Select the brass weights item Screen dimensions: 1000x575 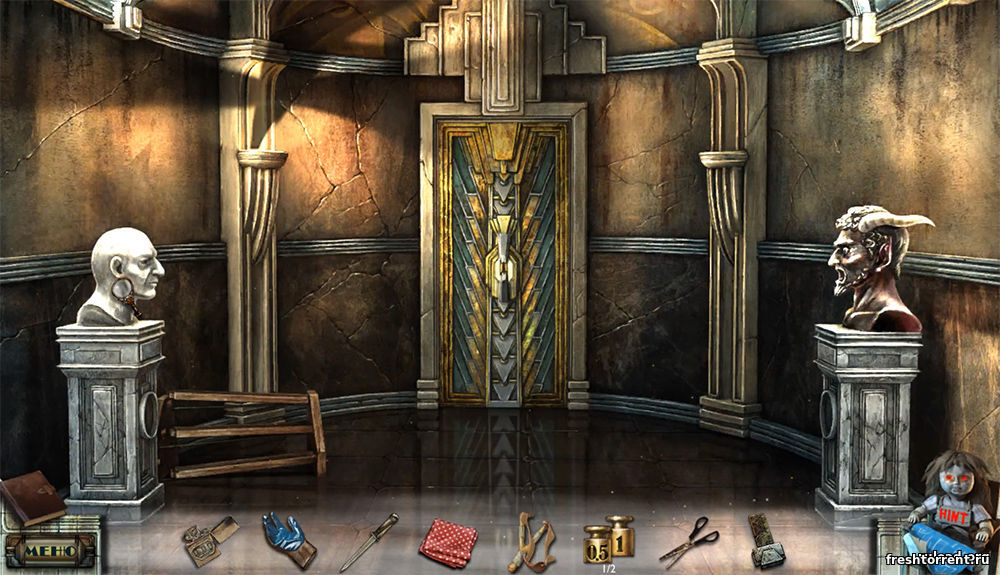(609, 541)
